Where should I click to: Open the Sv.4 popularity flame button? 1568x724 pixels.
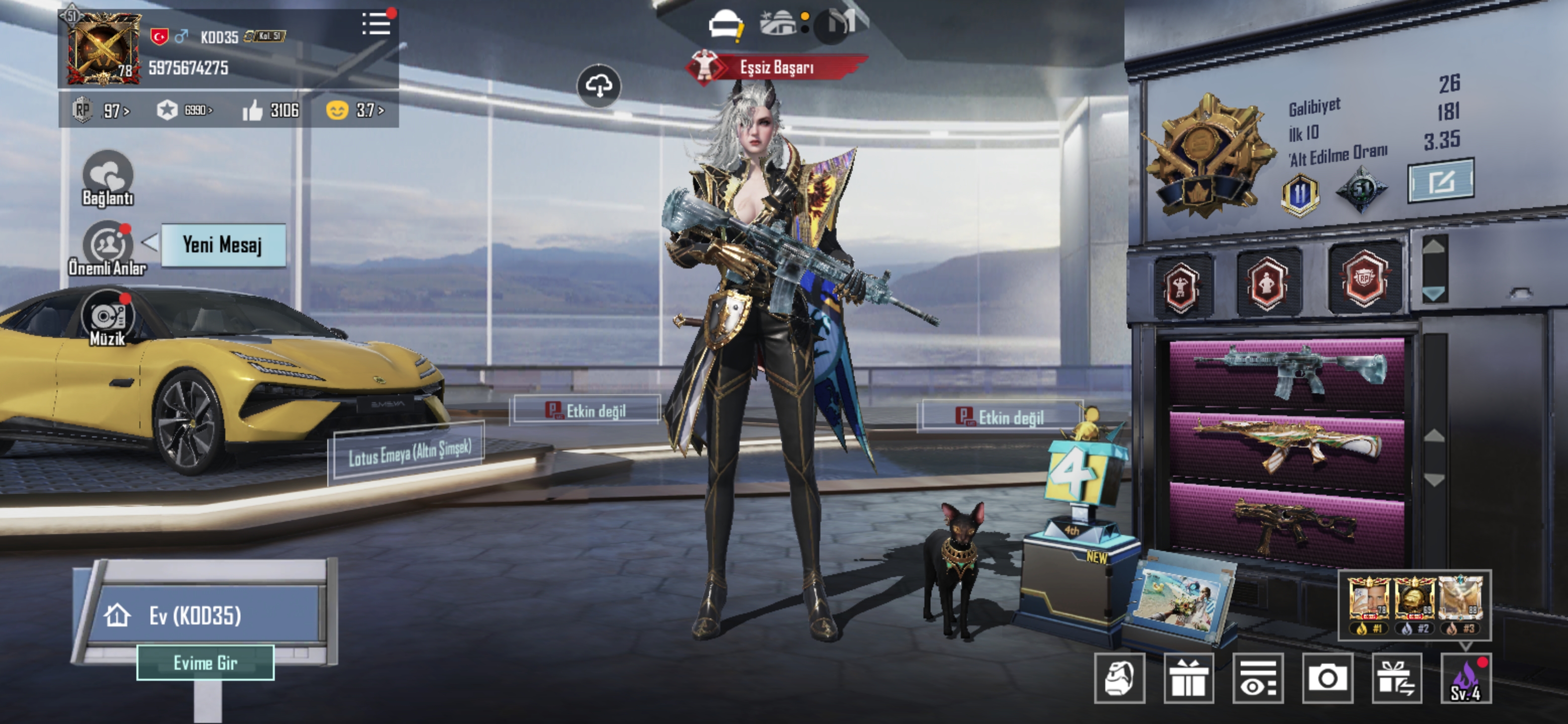[1466, 678]
